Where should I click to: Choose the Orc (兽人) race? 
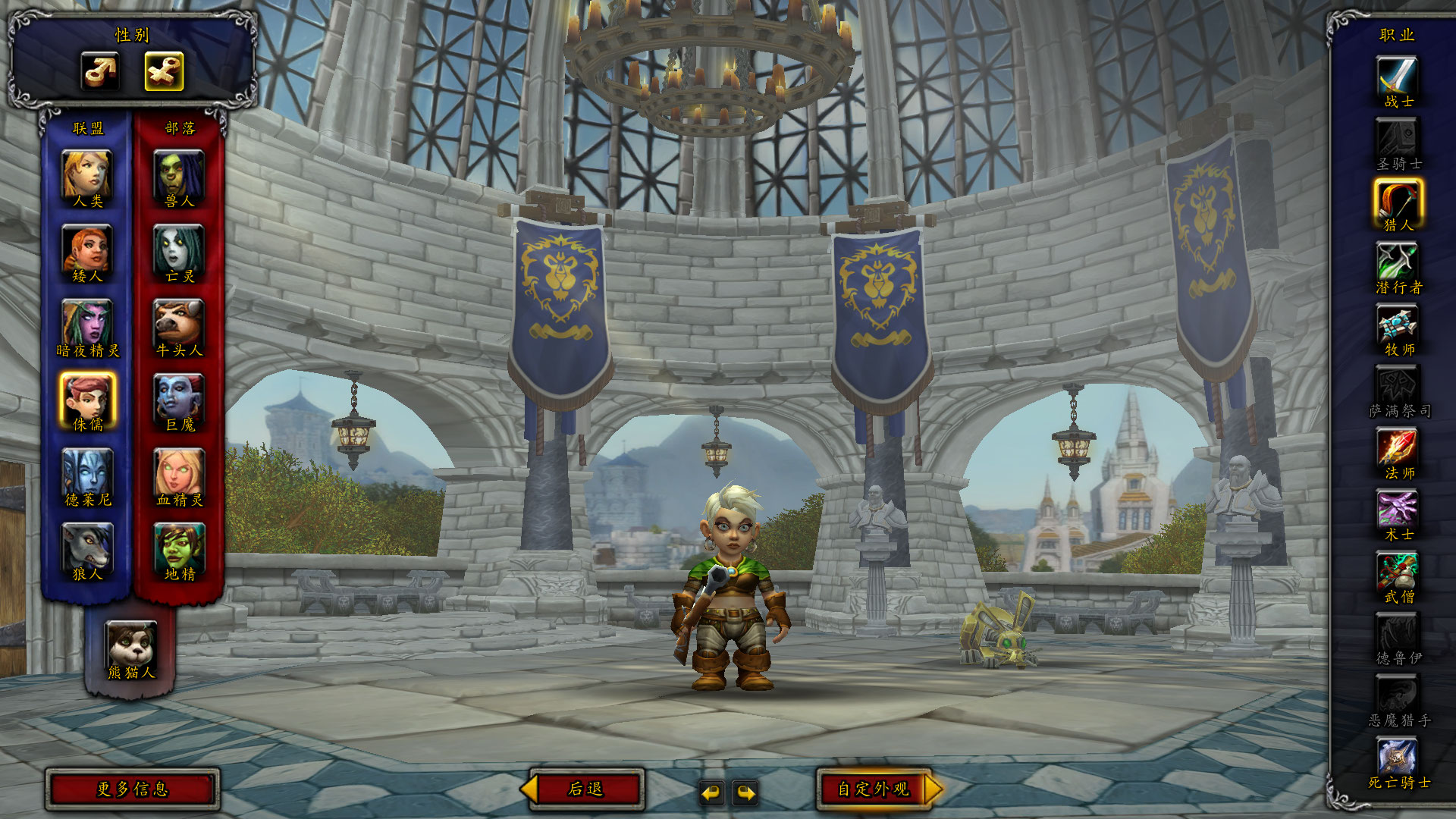pos(179,176)
